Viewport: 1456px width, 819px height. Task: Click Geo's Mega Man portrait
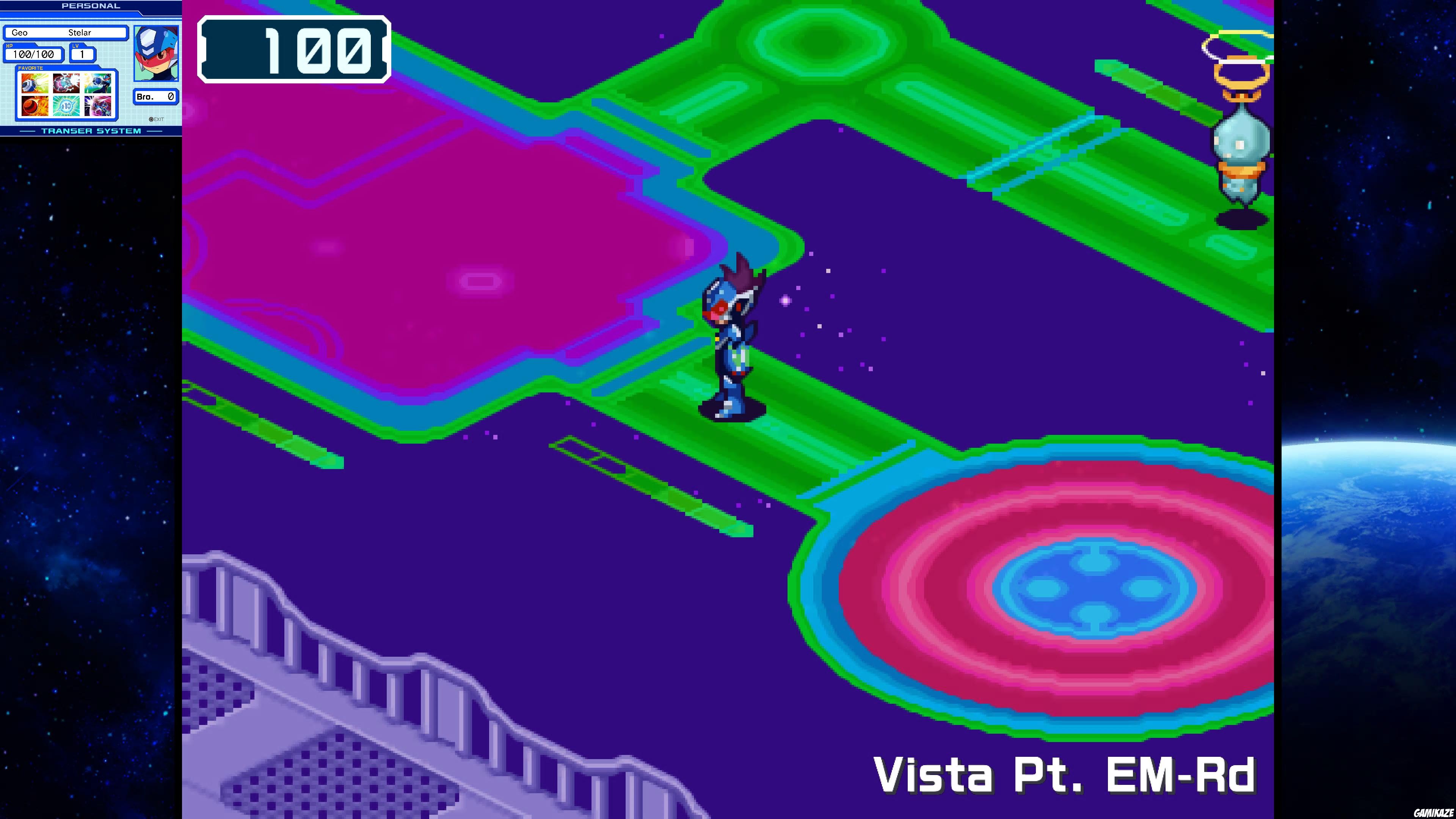(157, 54)
